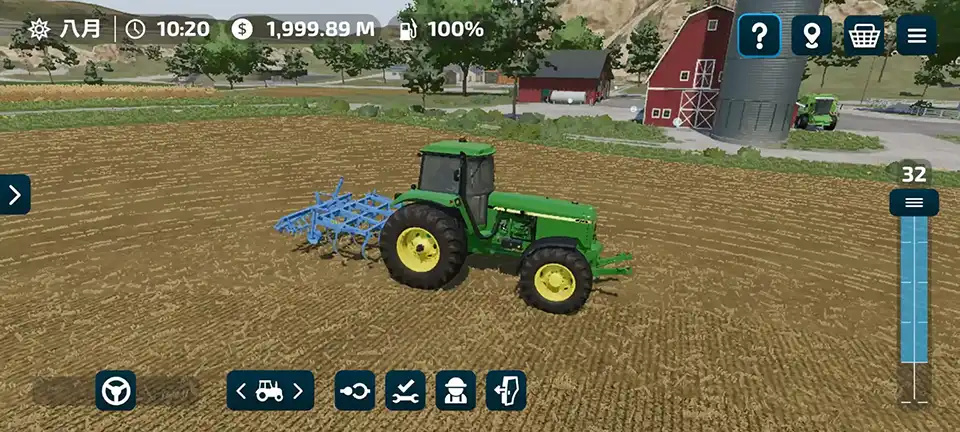Viewport: 960px width, 432px height.
Task: Open the hamburger main menu
Action: [916, 36]
